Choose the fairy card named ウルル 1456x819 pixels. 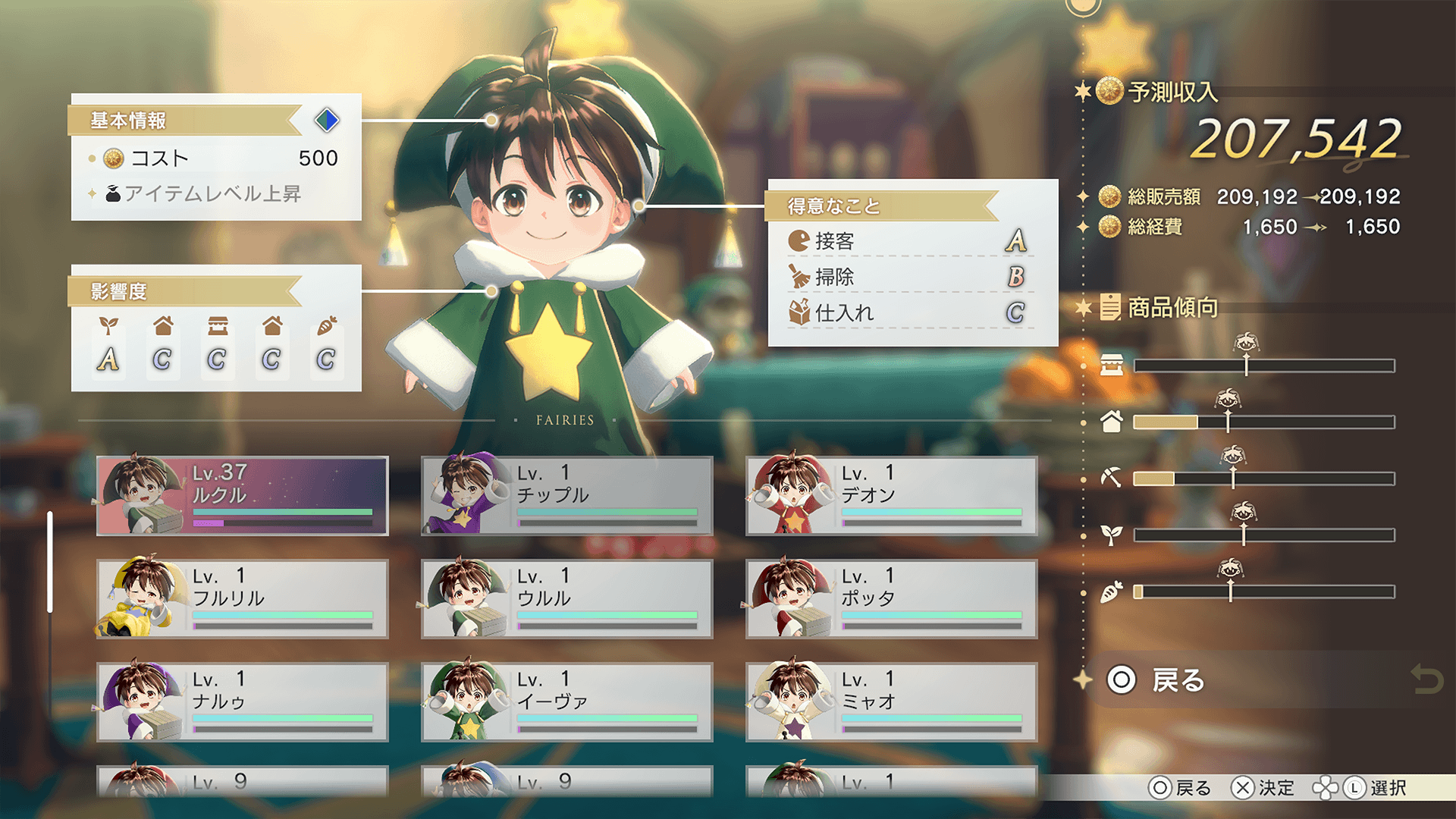click(x=567, y=599)
